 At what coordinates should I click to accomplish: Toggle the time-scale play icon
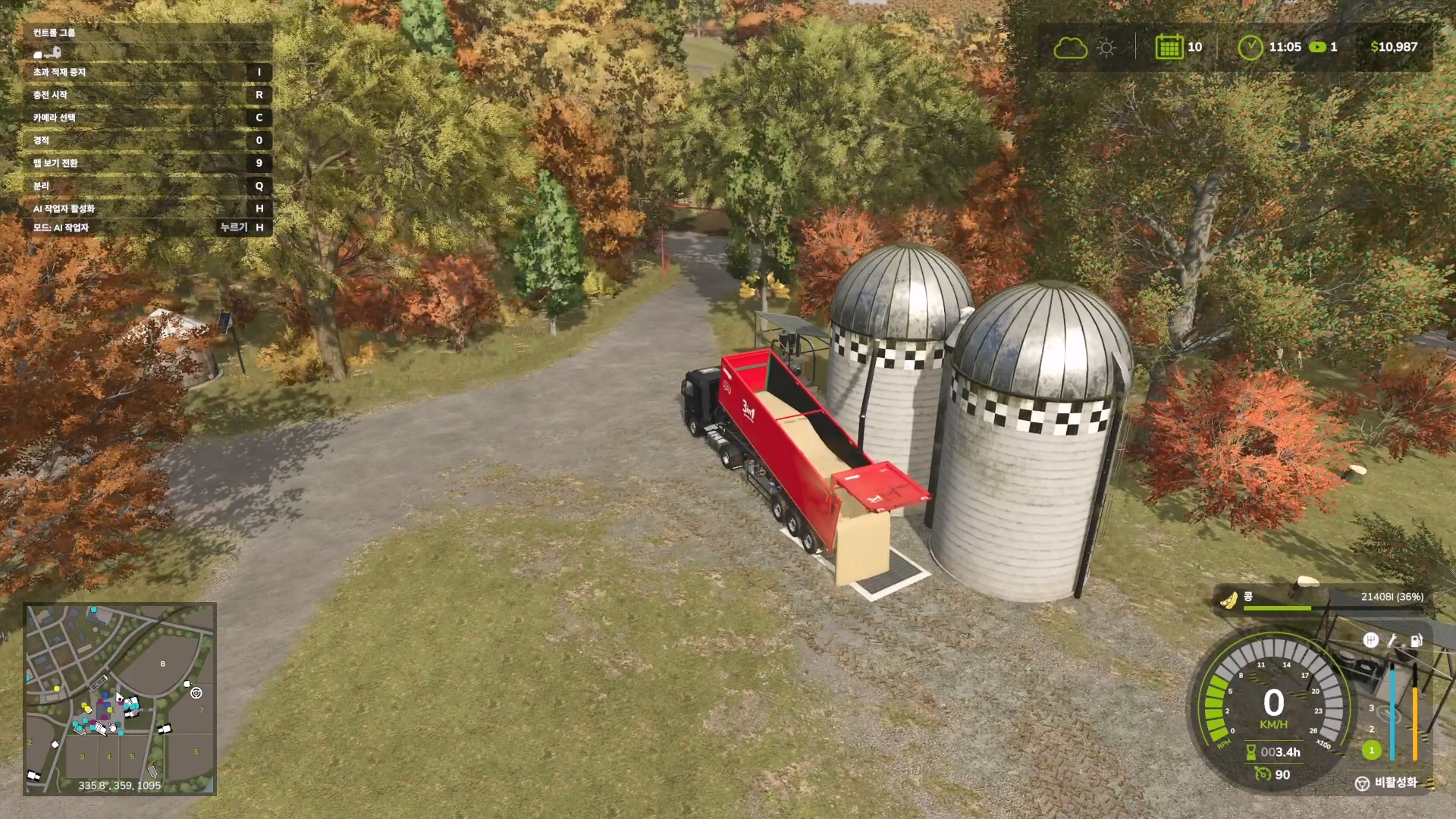pos(1318,47)
